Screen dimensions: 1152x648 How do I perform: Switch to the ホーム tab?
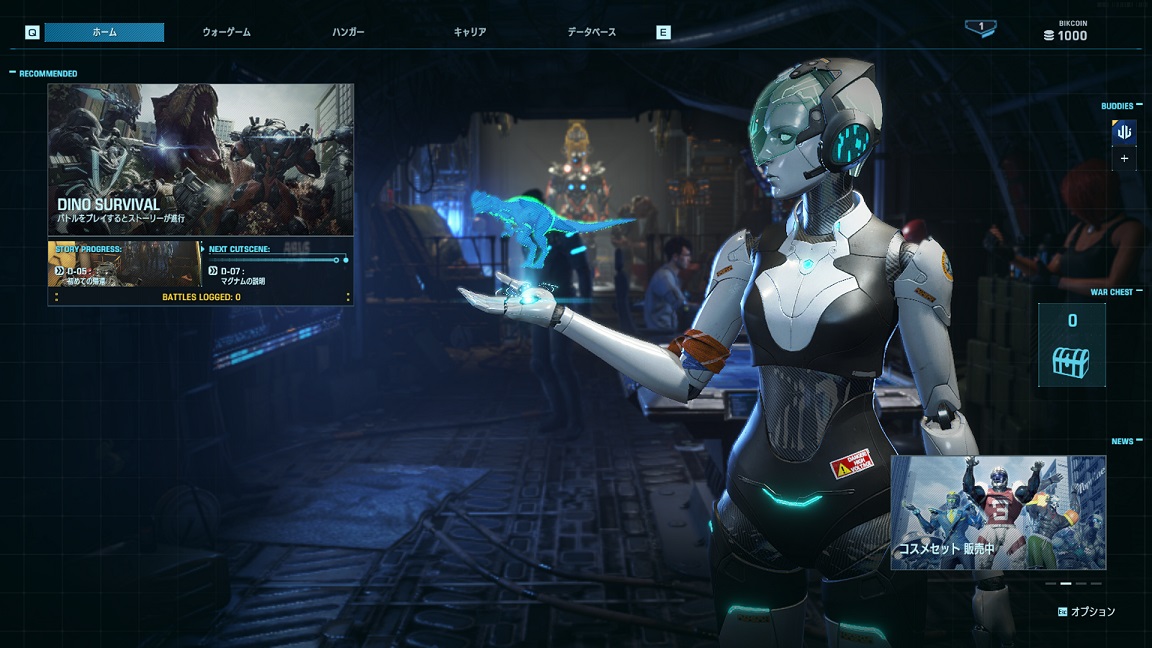pyautogui.click(x=104, y=32)
